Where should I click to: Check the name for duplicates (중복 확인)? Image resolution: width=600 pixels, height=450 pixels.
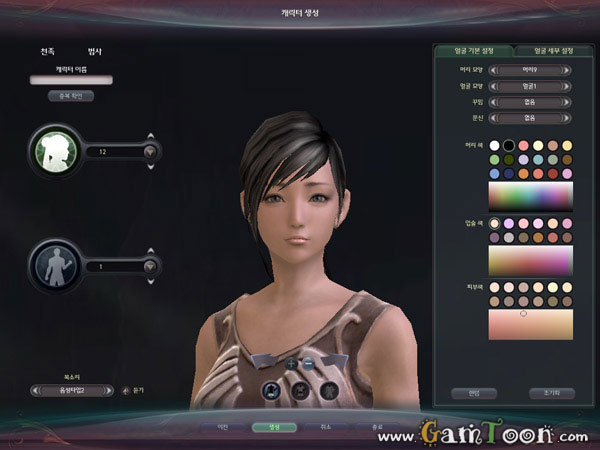[x=71, y=96]
